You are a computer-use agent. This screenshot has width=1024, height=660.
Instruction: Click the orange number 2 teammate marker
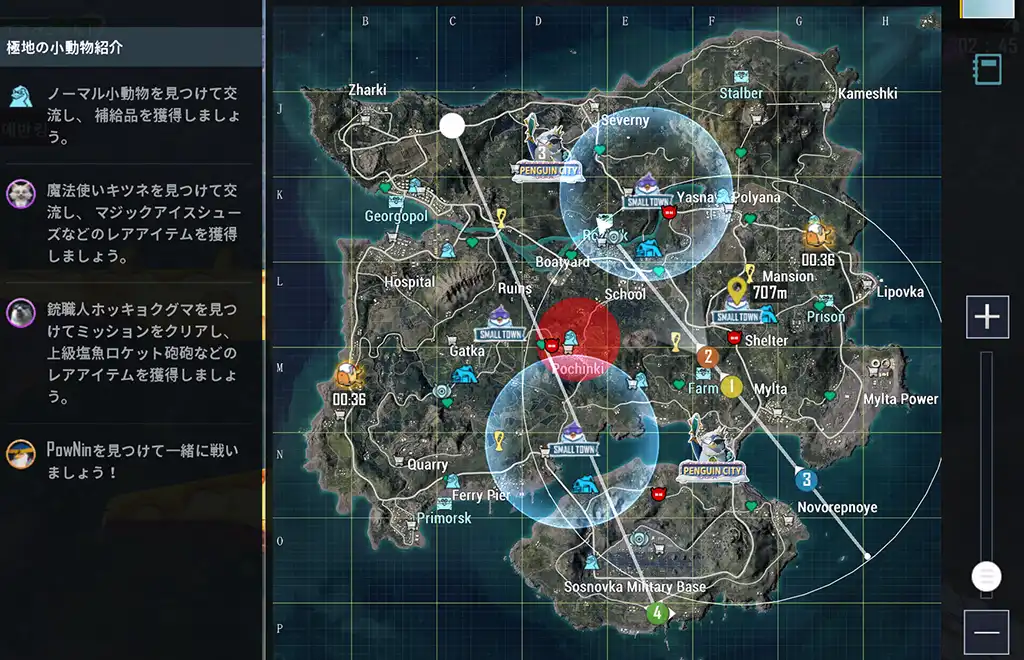(x=708, y=356)
